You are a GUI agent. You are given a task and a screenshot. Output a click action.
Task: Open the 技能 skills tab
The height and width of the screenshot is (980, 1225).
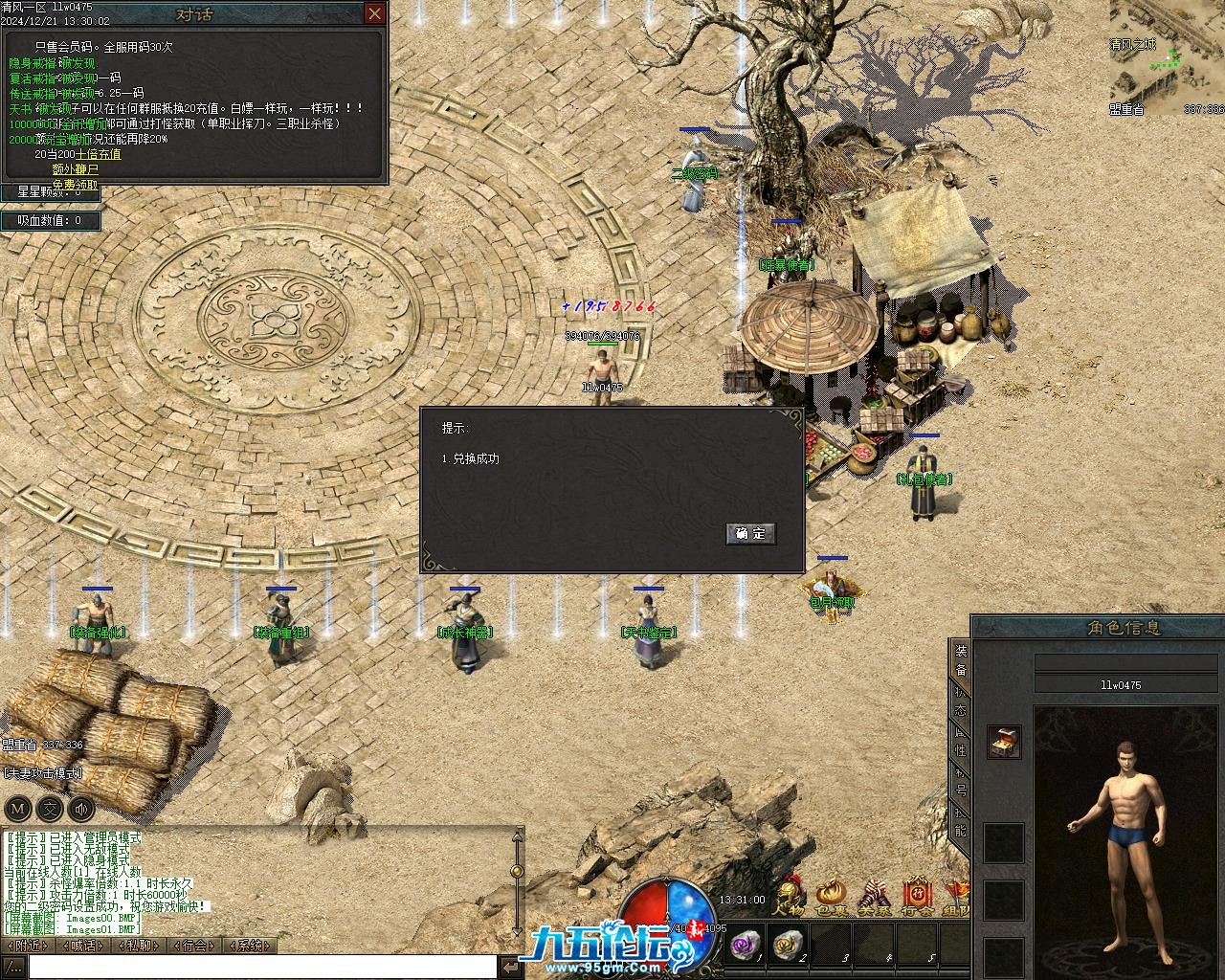[x=960, y=823]
